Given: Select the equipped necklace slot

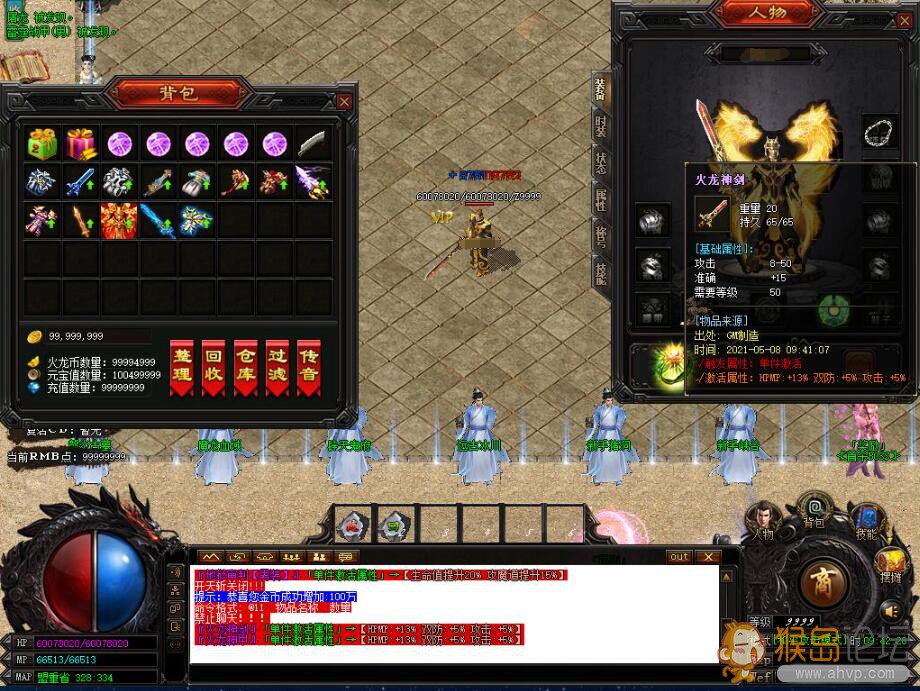Looking at the screenshot, I should click(879, 133).
